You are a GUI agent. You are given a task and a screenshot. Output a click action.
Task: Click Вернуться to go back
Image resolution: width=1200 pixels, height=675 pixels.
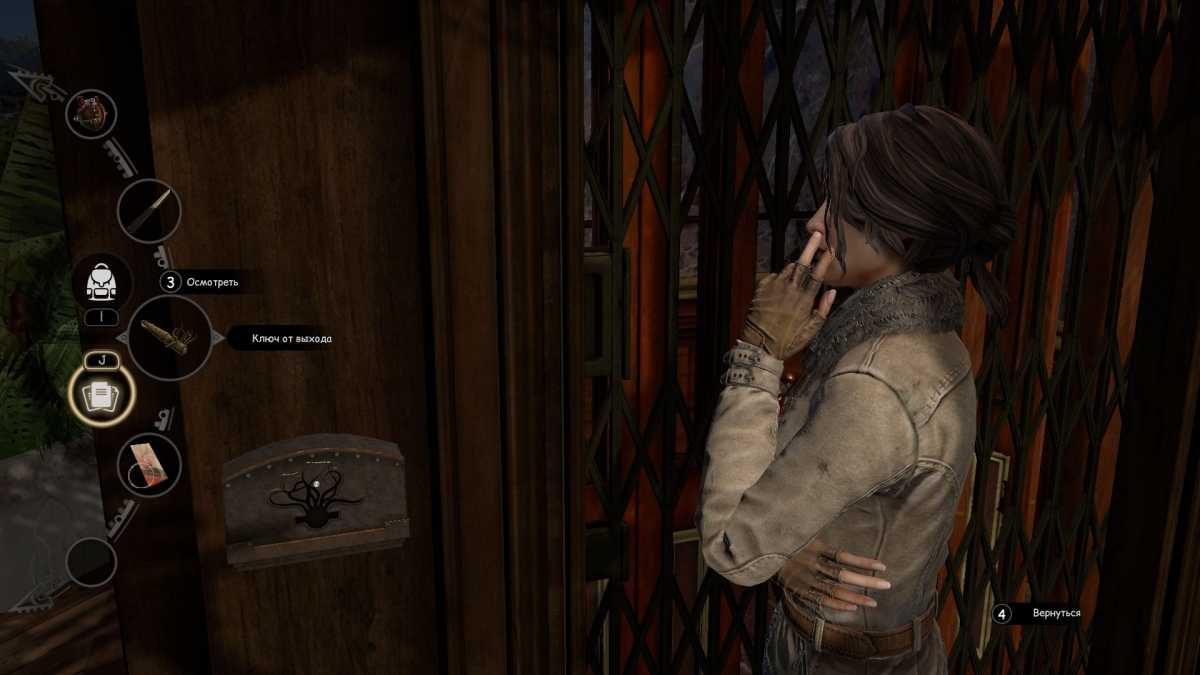tap(1056, 612)
